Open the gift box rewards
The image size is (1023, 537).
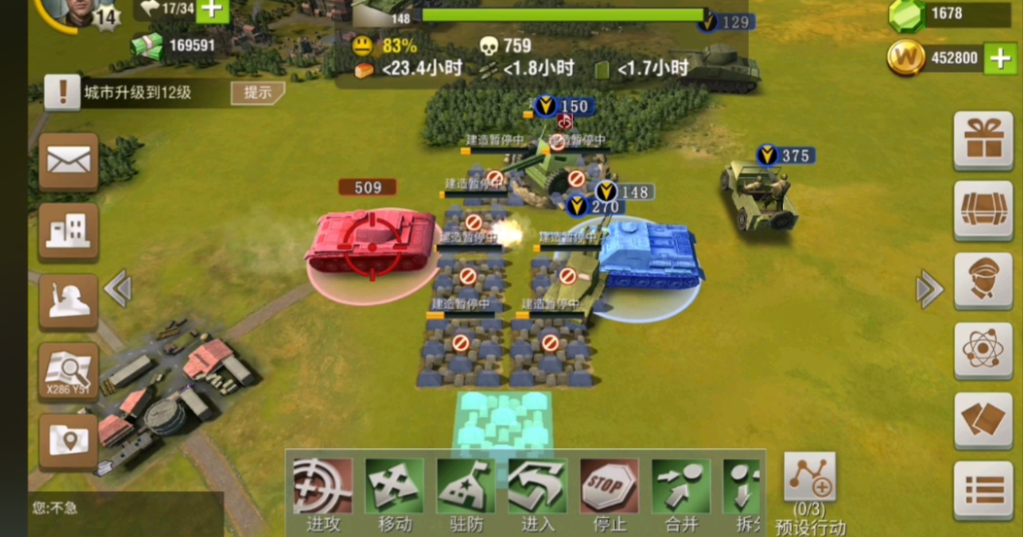[983, 140]
